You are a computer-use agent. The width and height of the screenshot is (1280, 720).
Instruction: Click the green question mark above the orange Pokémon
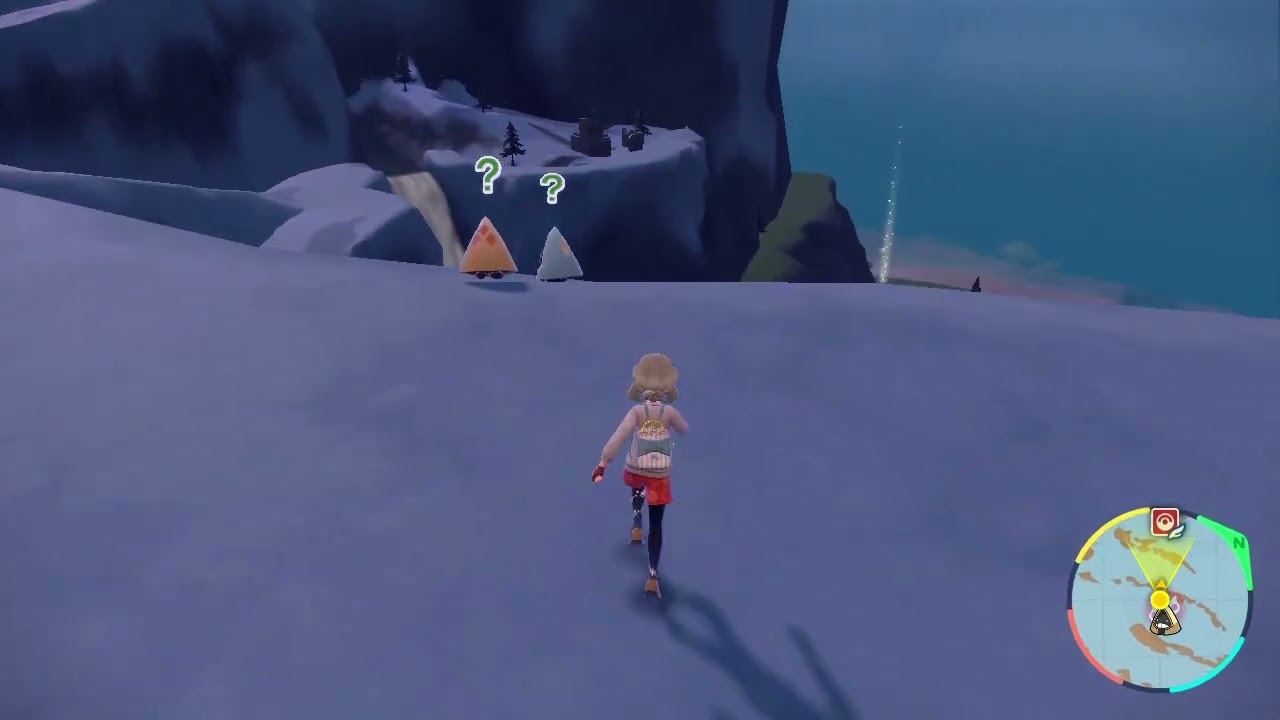pyautogui.click(x=487, y=177)
